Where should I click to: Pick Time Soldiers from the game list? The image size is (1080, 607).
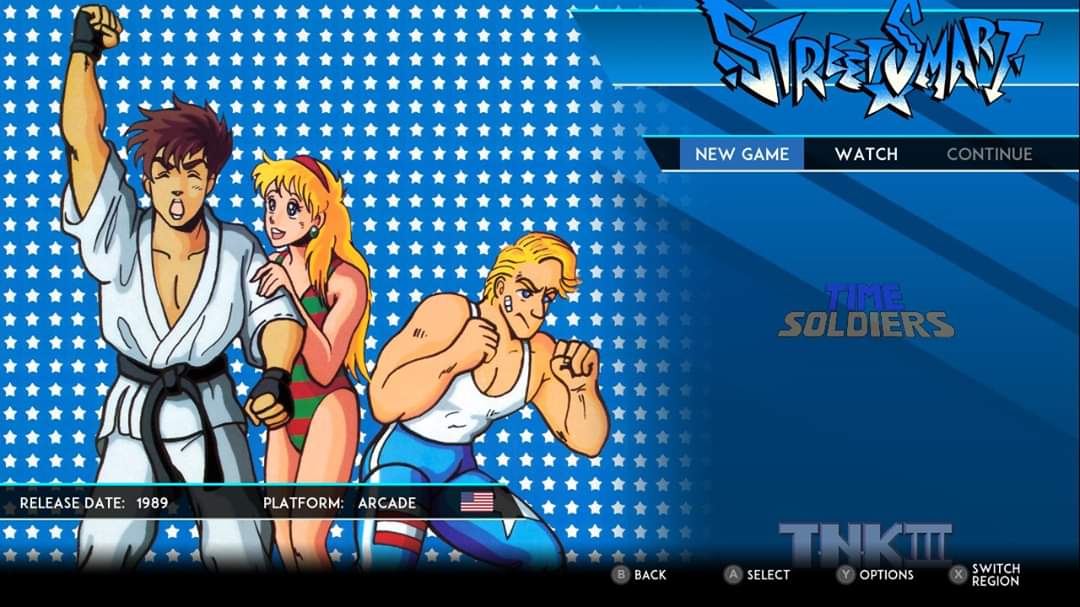866,312
